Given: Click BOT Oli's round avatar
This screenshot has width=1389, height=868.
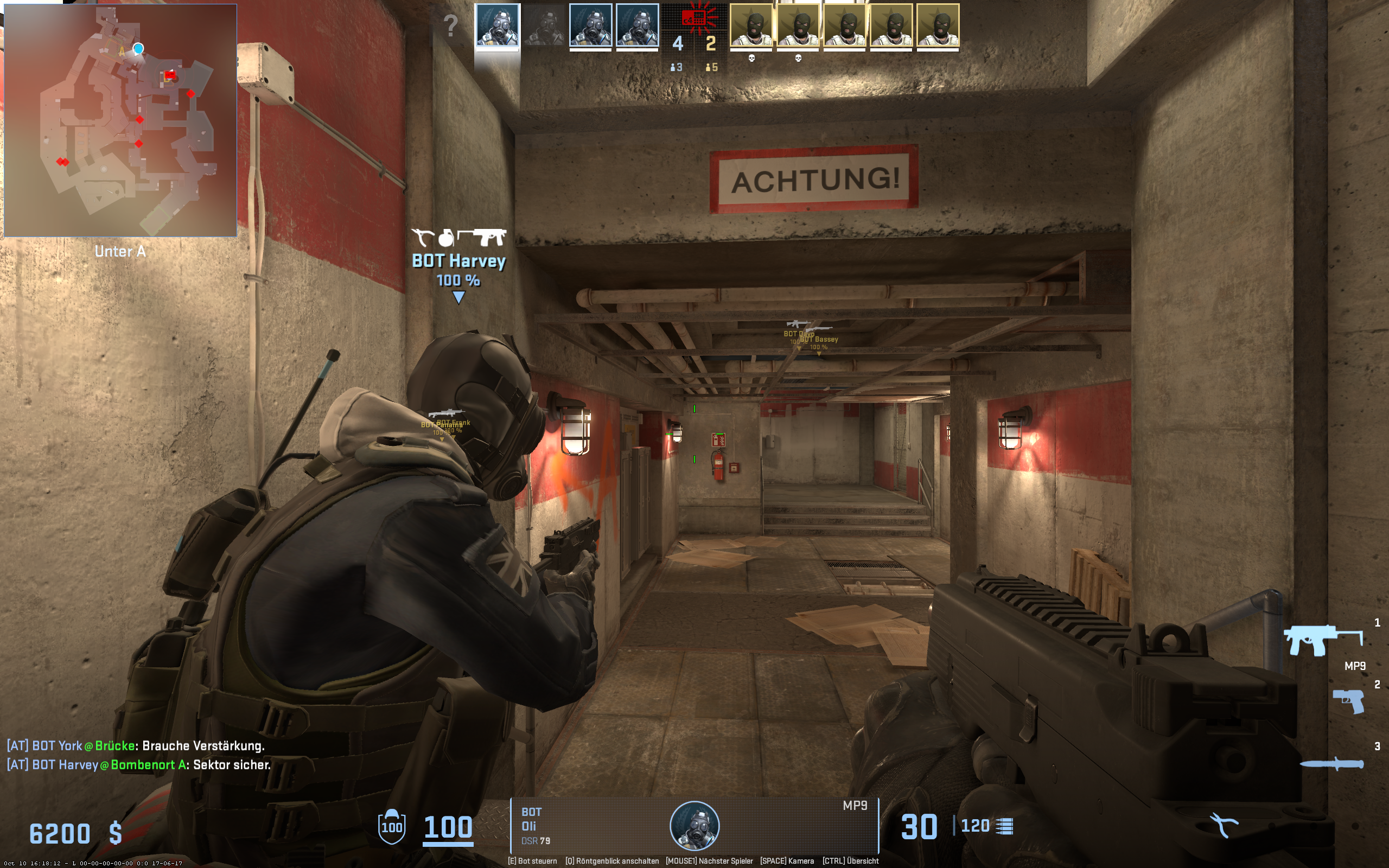Looking at the screenshot, I should coord(694,826).
